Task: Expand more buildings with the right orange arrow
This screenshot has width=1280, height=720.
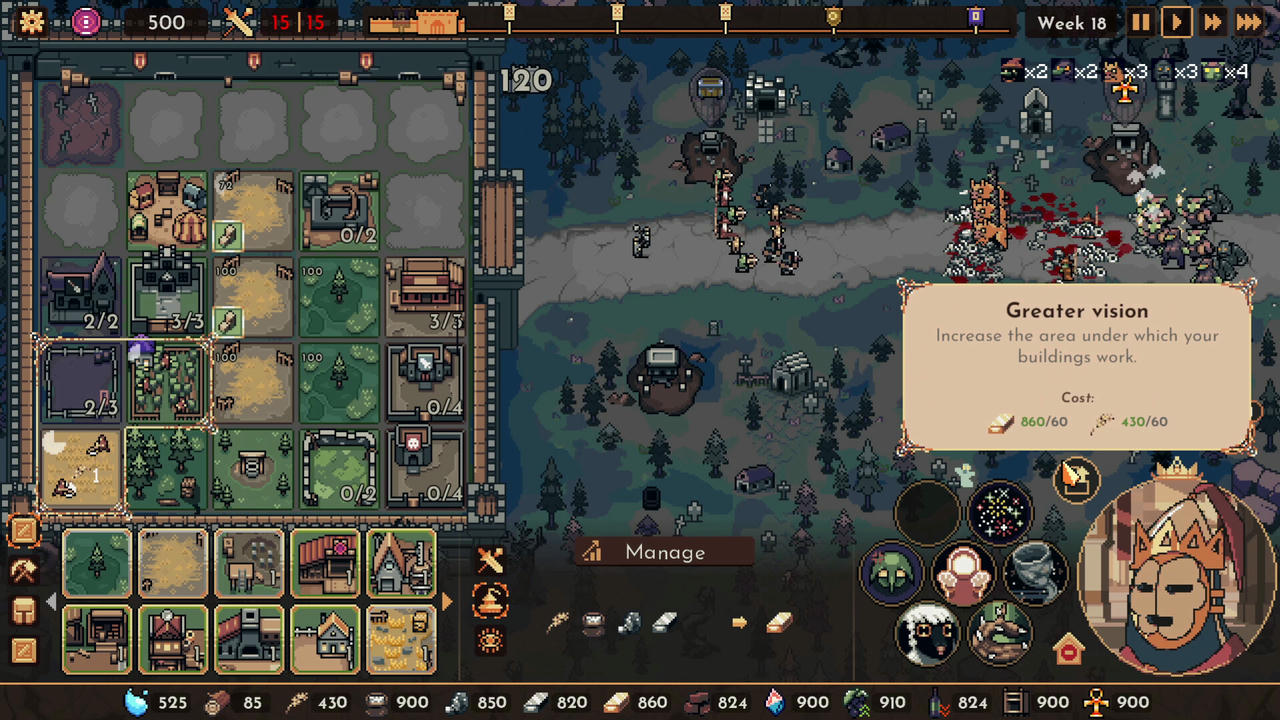Action: pos(447,602)
